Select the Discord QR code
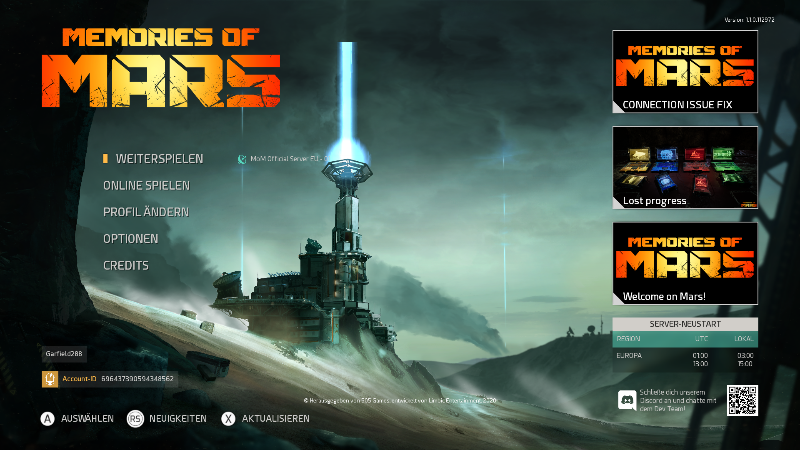This screenshot has height=450, width=800. (x=742, y=400)
